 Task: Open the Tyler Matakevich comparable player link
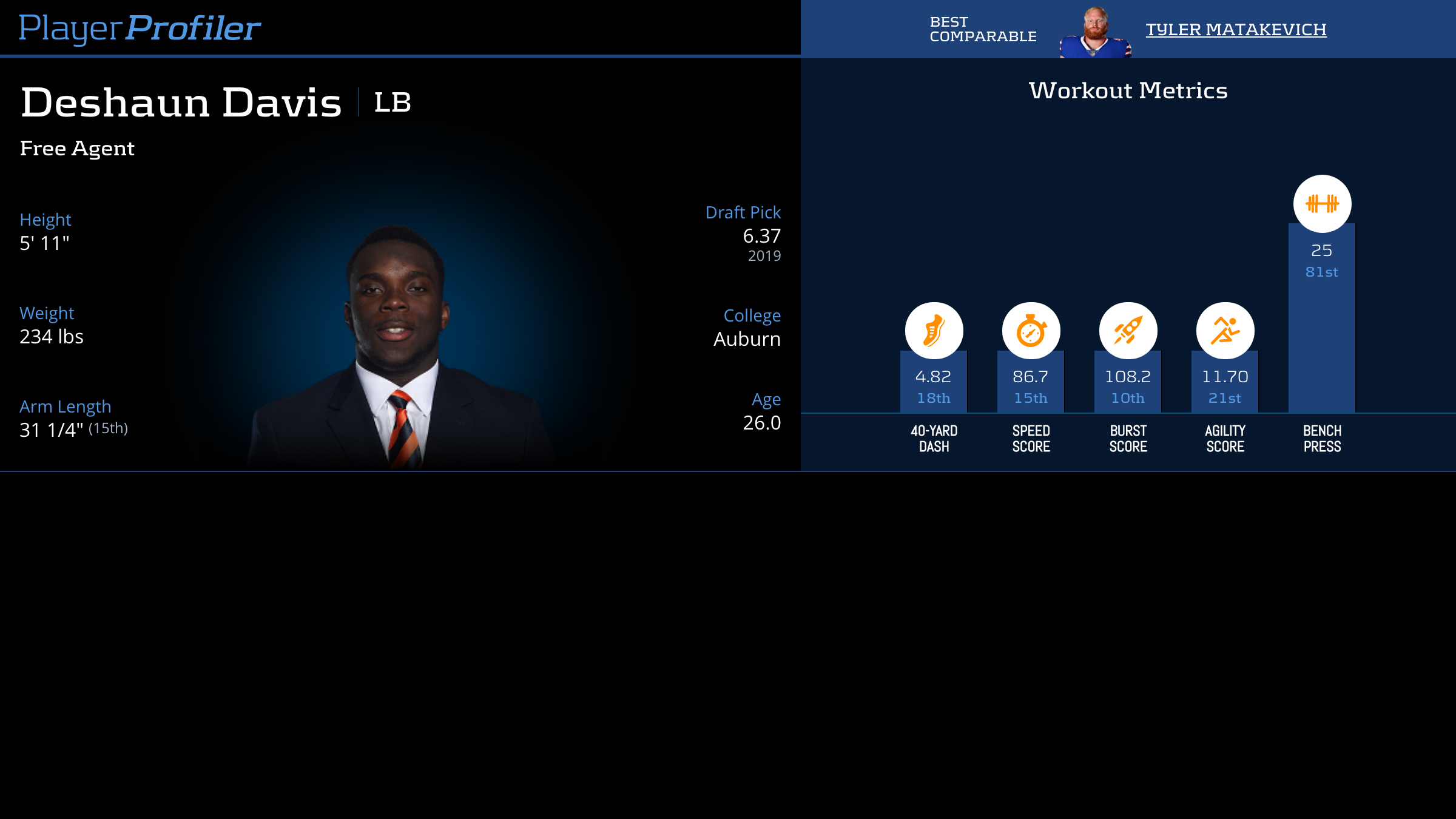pos(1236,29)
